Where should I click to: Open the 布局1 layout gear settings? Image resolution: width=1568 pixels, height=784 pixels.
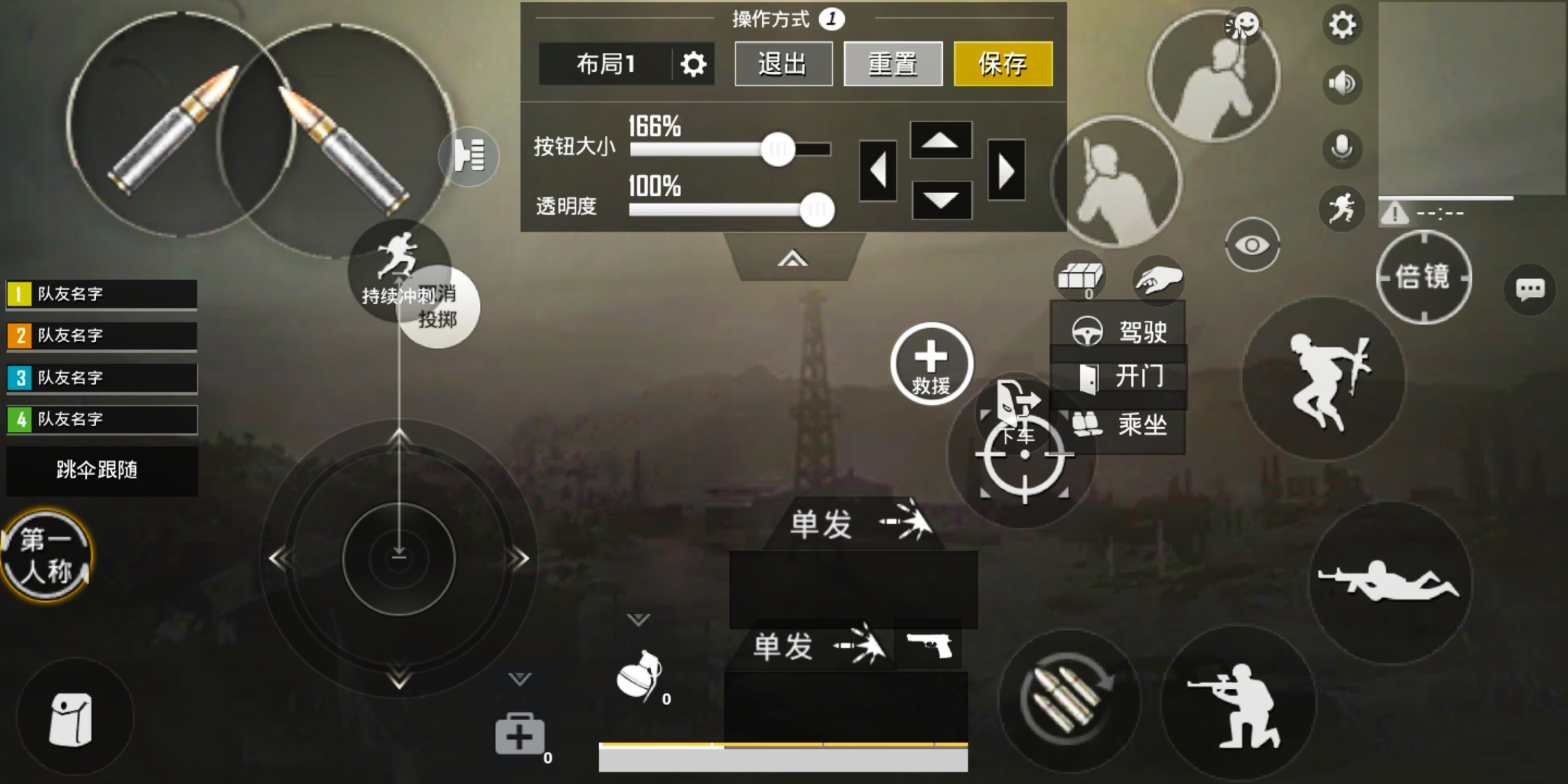(x=695, y=64)
